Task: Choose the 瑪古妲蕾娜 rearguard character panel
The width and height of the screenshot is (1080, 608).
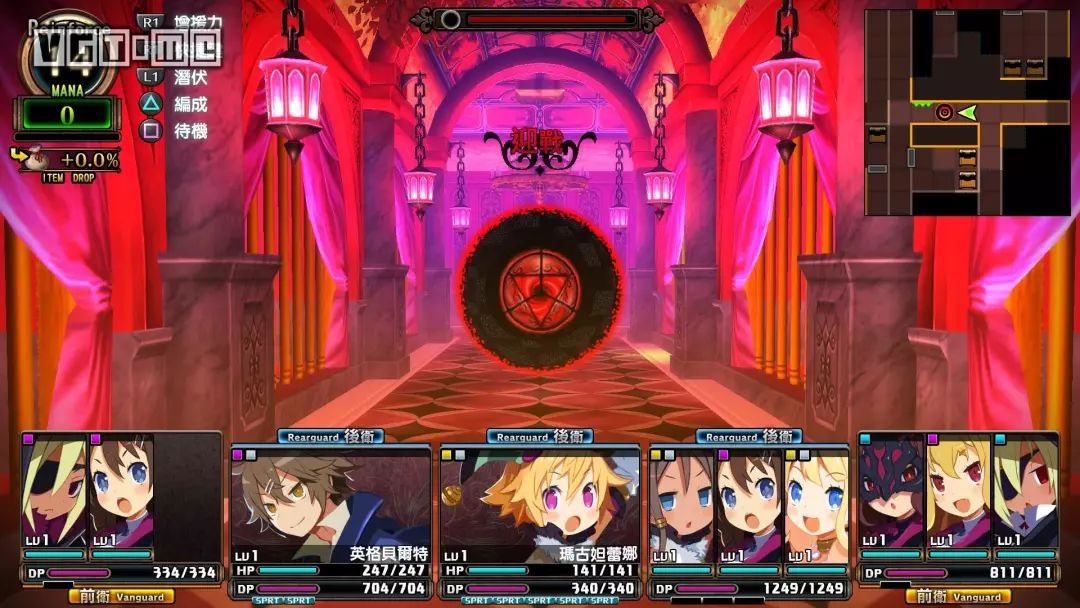Action: [x=540, y=518]
